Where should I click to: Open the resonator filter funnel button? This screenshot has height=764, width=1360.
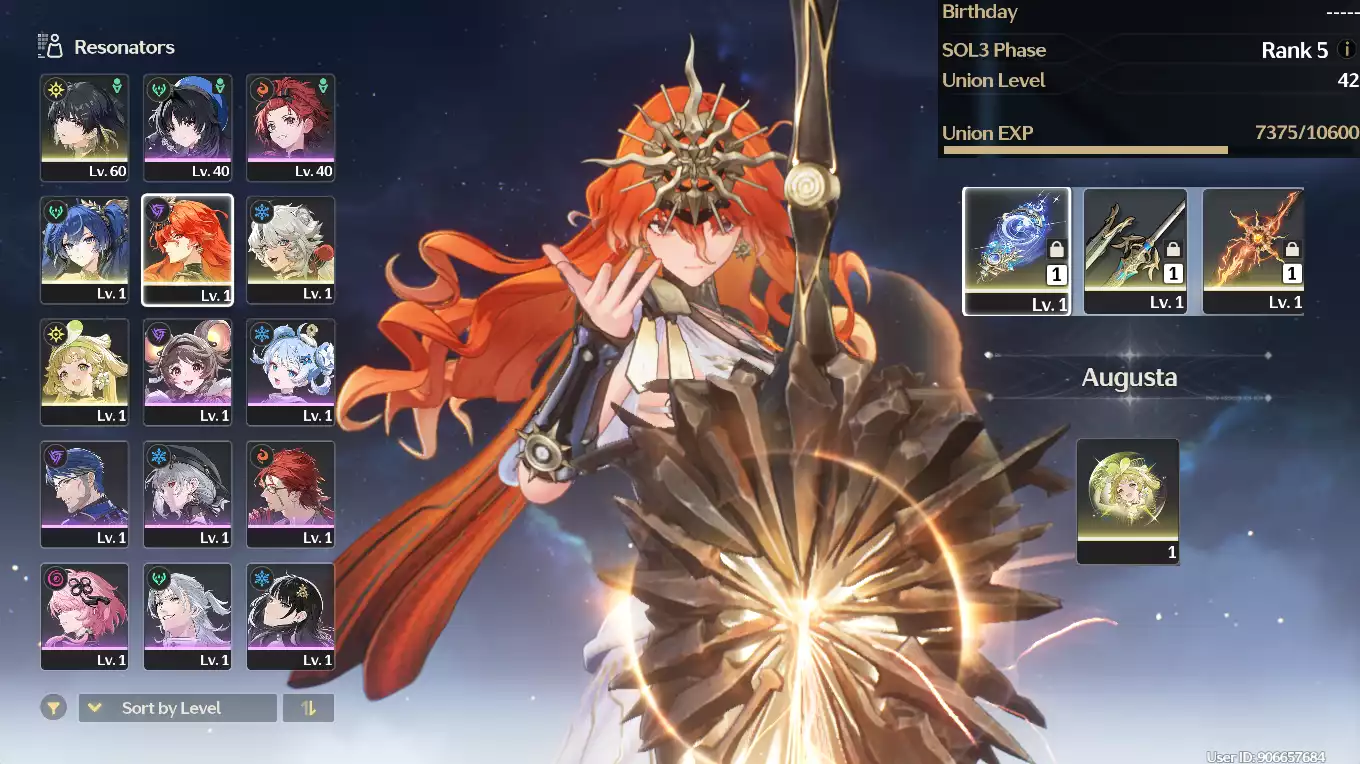pyautogui.click(x=53, y=708)
